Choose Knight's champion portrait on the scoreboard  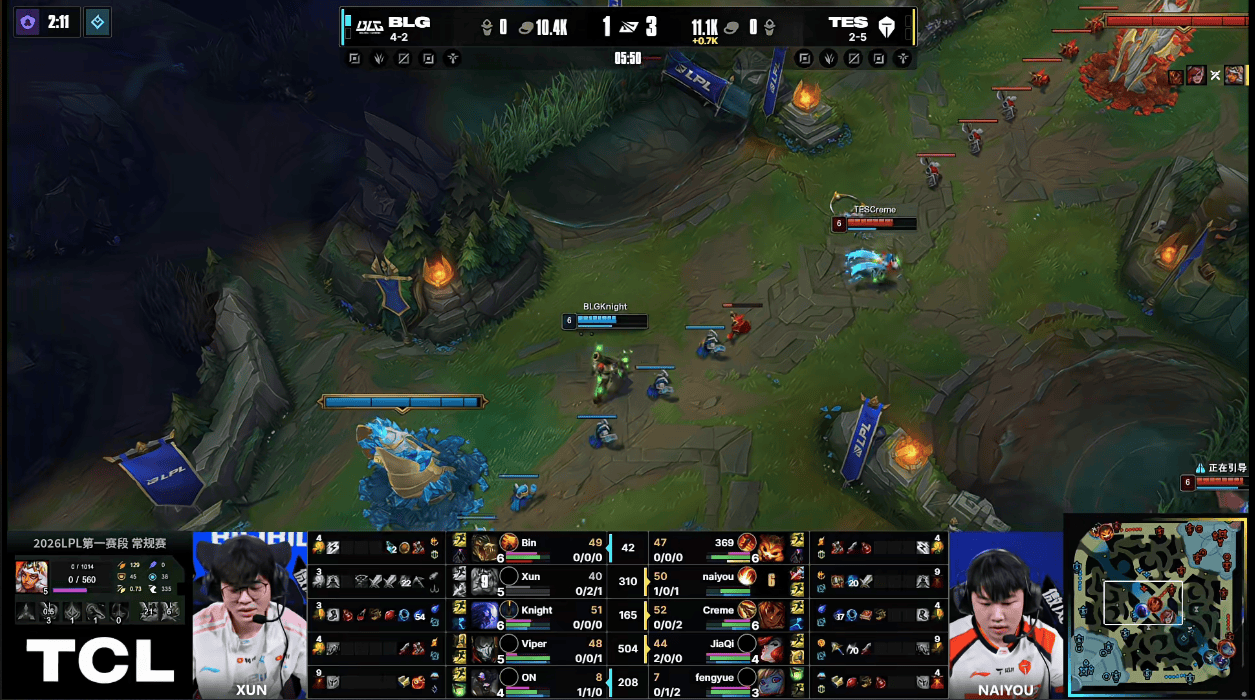(485, 616)
